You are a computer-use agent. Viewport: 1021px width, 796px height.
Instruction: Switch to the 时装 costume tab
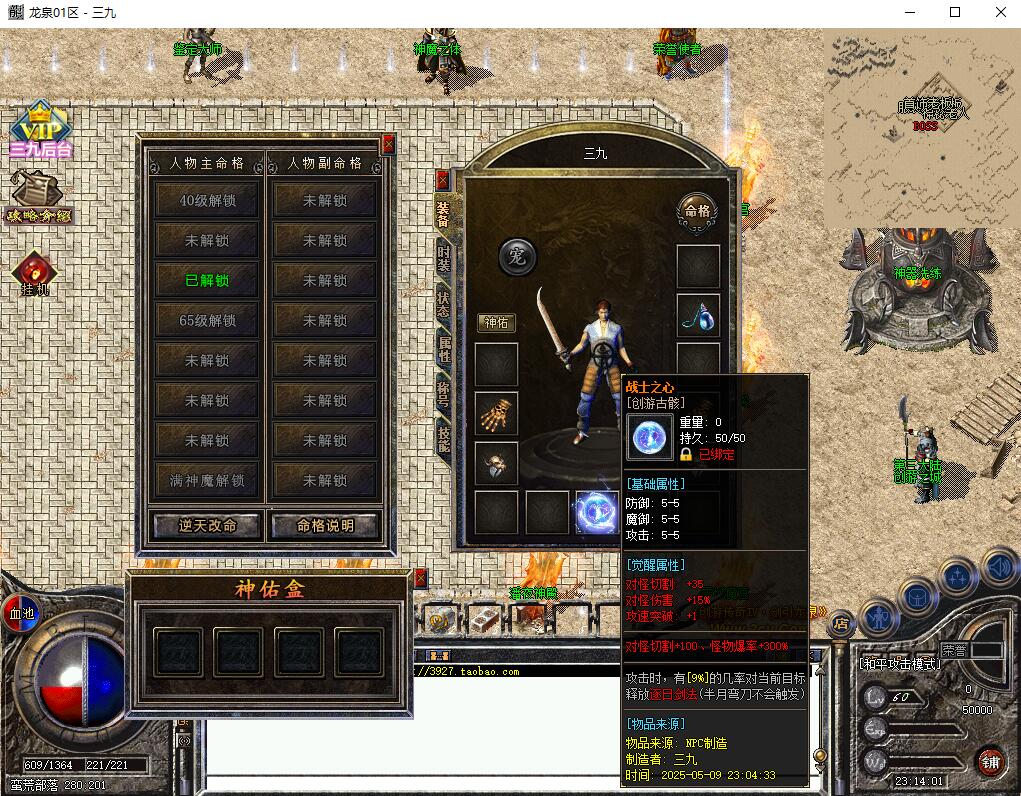(x=443, y=259)
